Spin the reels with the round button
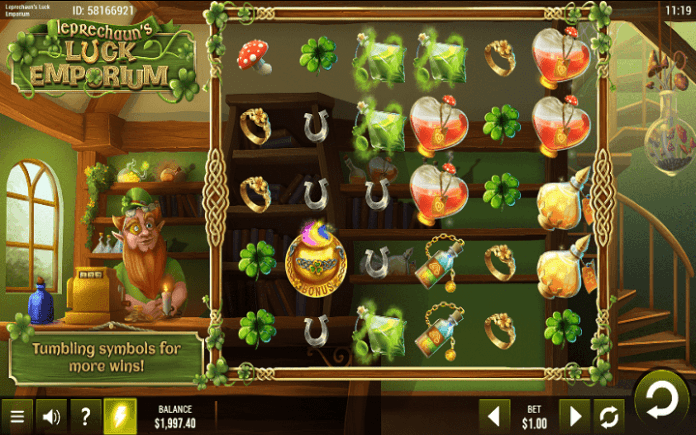This screenshot has height=435, width=696. click(x=660, y=397)
